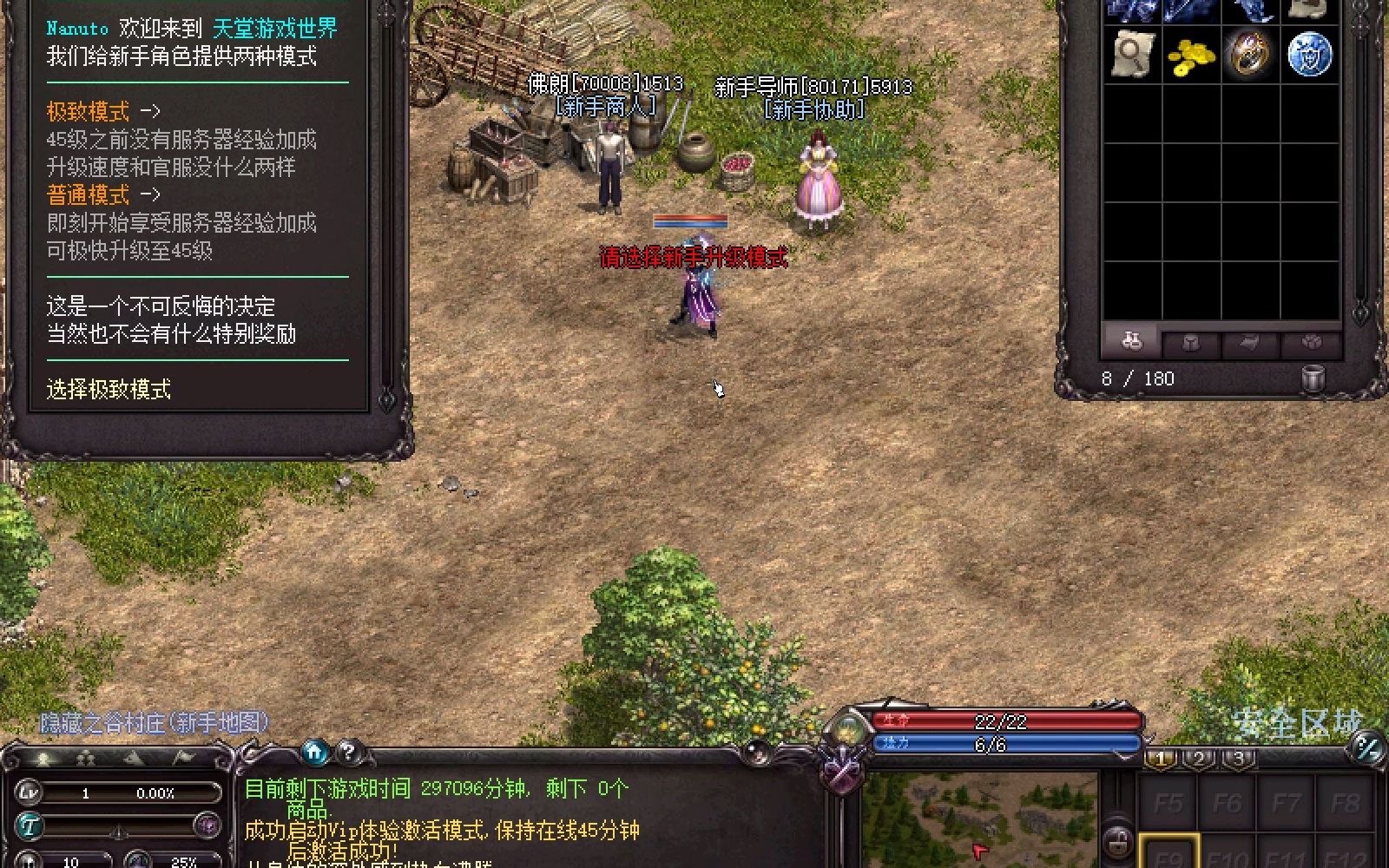Switch to hotbar page 2
The height and width of the screenshot is (868, 1389).
[1199, 758]
